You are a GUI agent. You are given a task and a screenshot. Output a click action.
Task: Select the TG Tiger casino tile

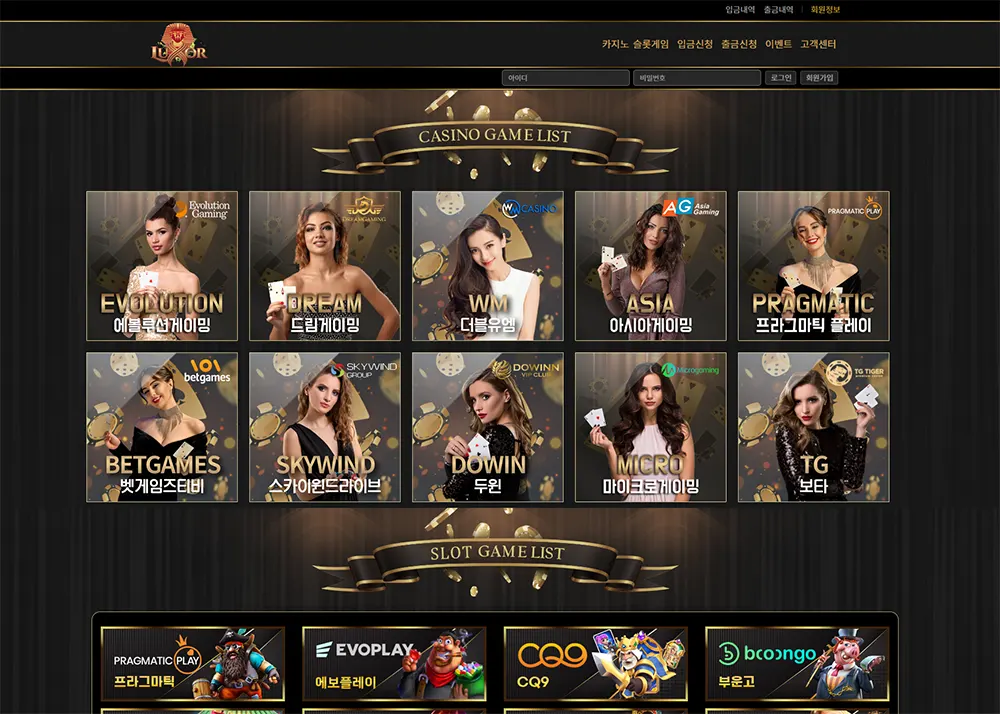[814, 427]
